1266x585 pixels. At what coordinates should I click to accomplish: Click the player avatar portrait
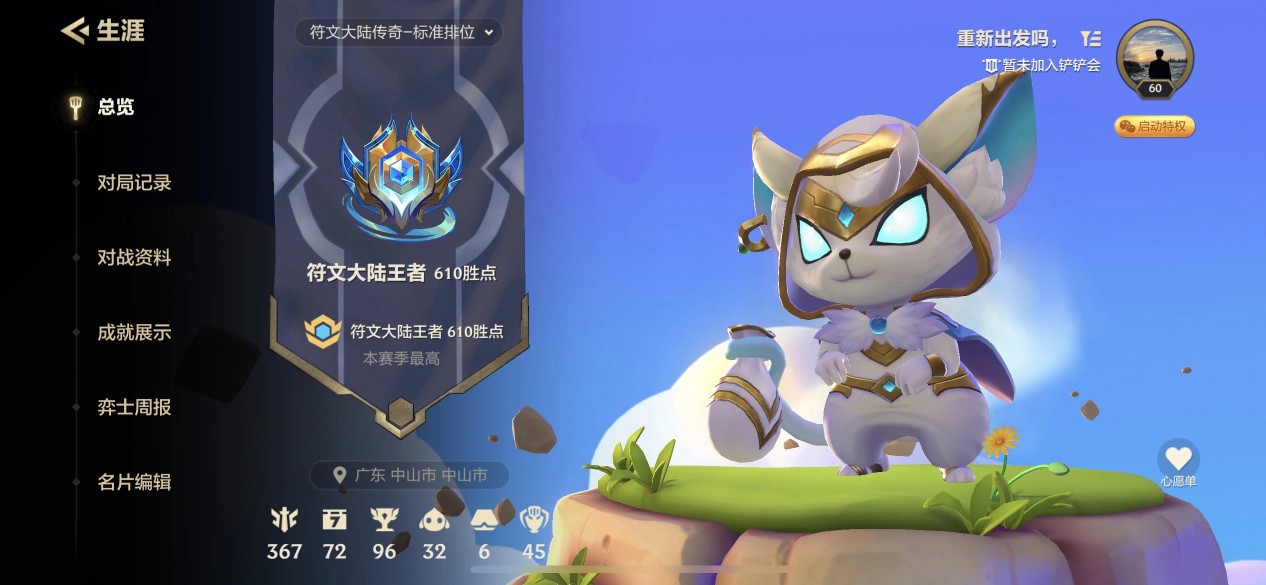[1154, 58]
